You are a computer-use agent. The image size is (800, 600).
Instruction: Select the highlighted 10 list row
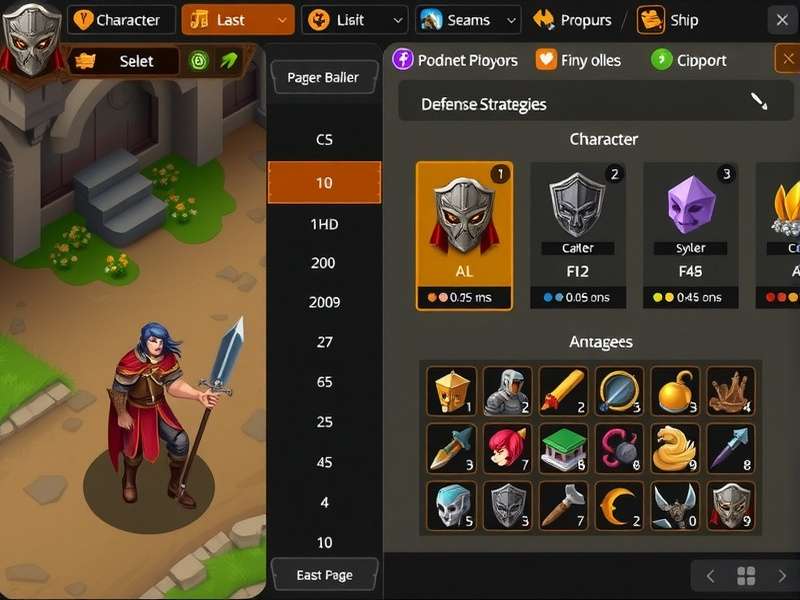coord(324,183)
